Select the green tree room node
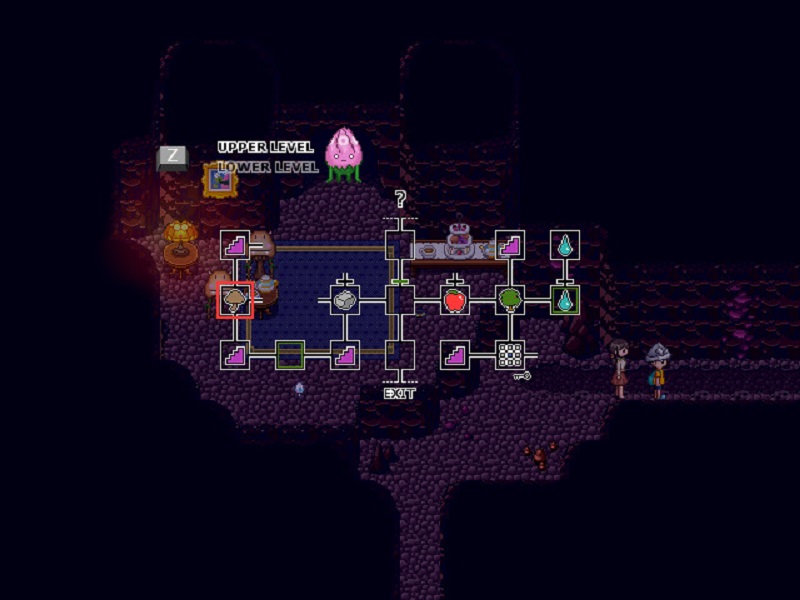The image size is (800, 600). click(x=510, y=299)
